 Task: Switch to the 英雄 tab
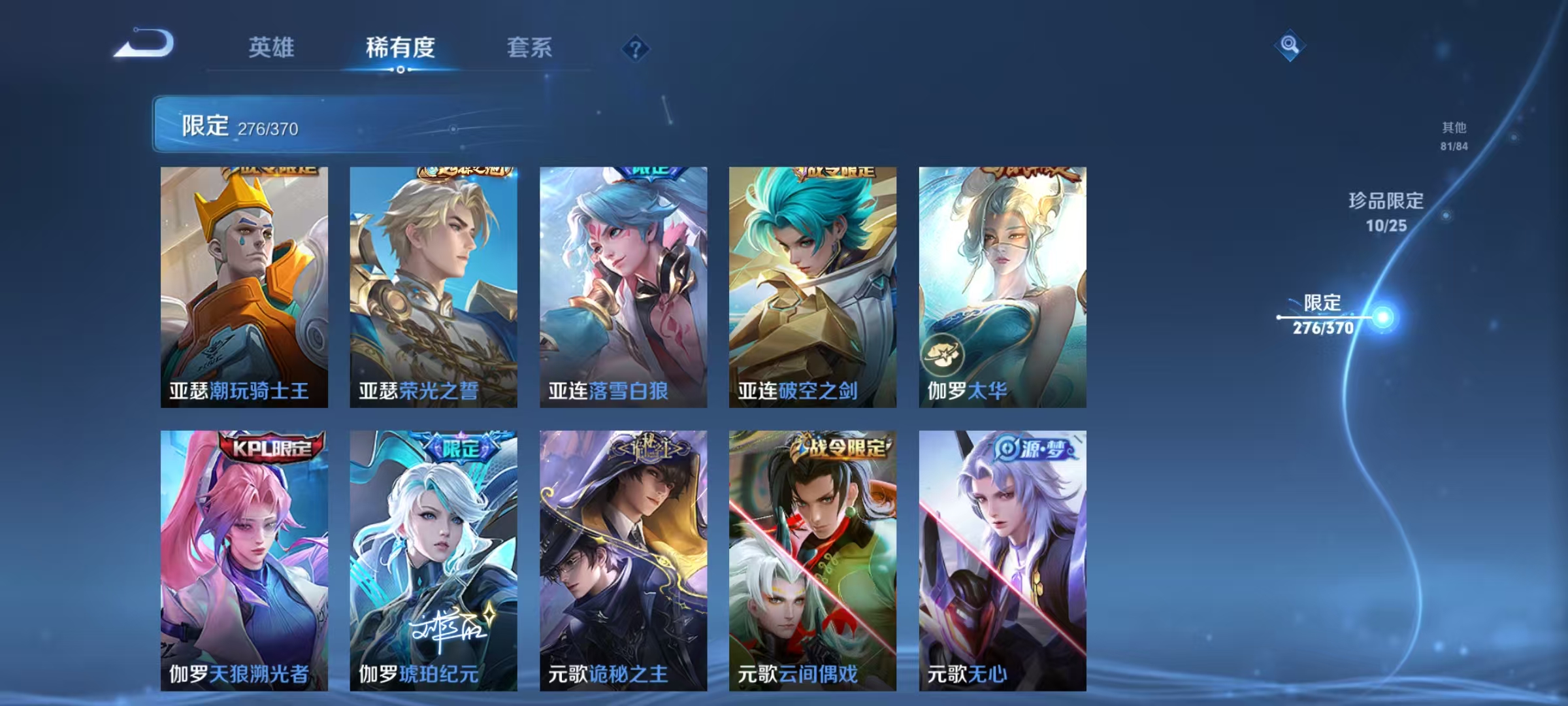[272, 47]
